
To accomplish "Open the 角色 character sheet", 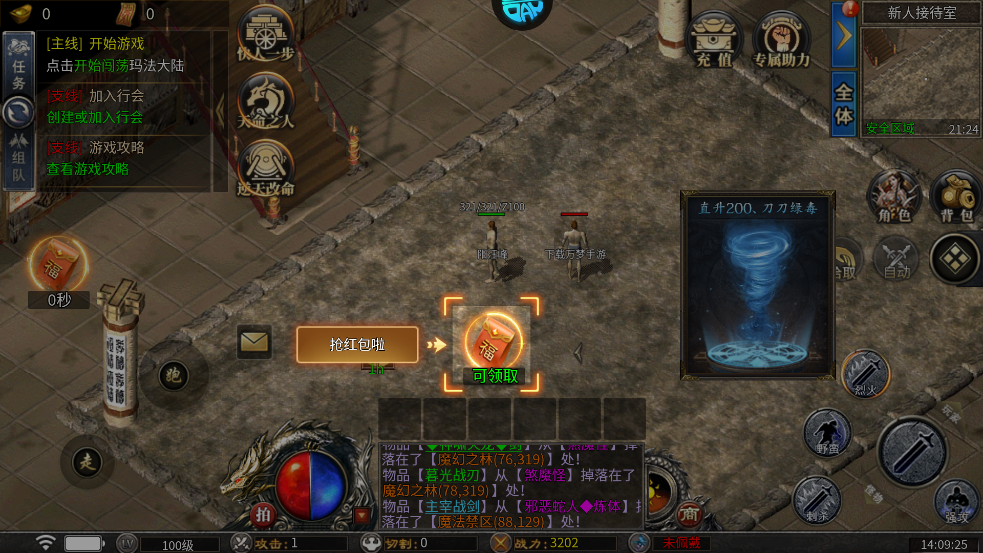I will (893, 195).
